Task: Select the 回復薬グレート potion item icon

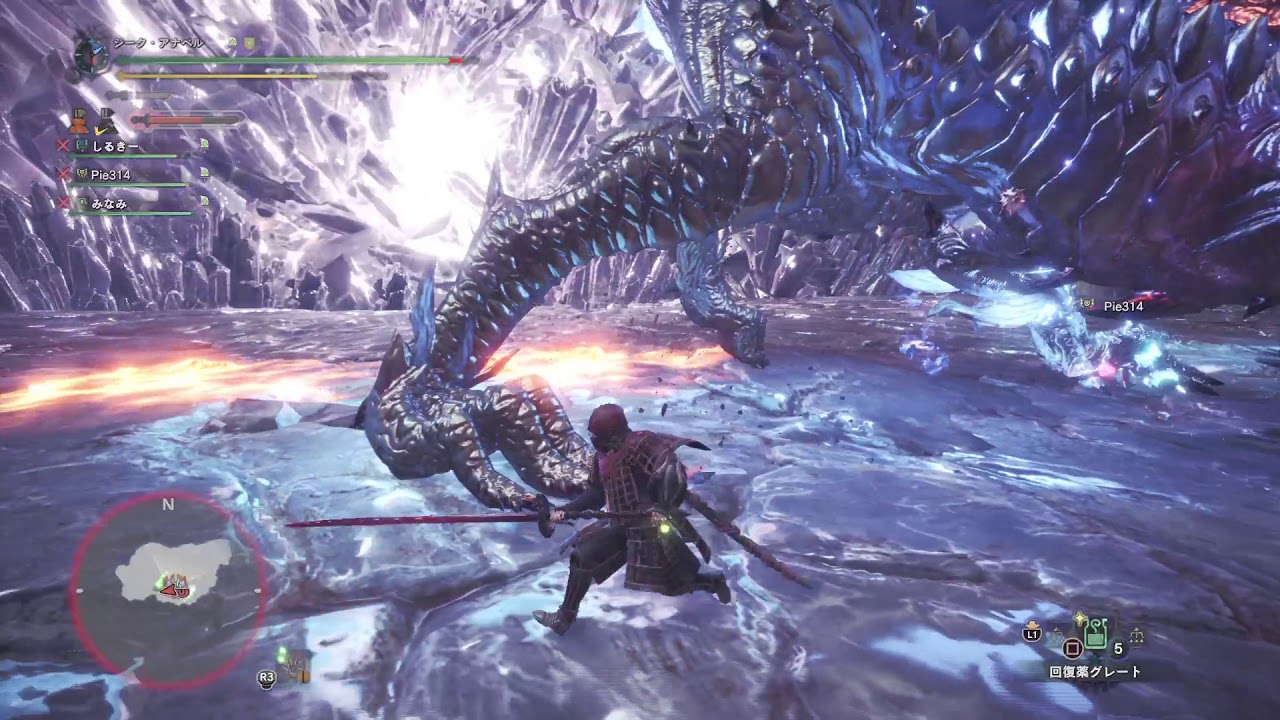Action: (1096, 633)
